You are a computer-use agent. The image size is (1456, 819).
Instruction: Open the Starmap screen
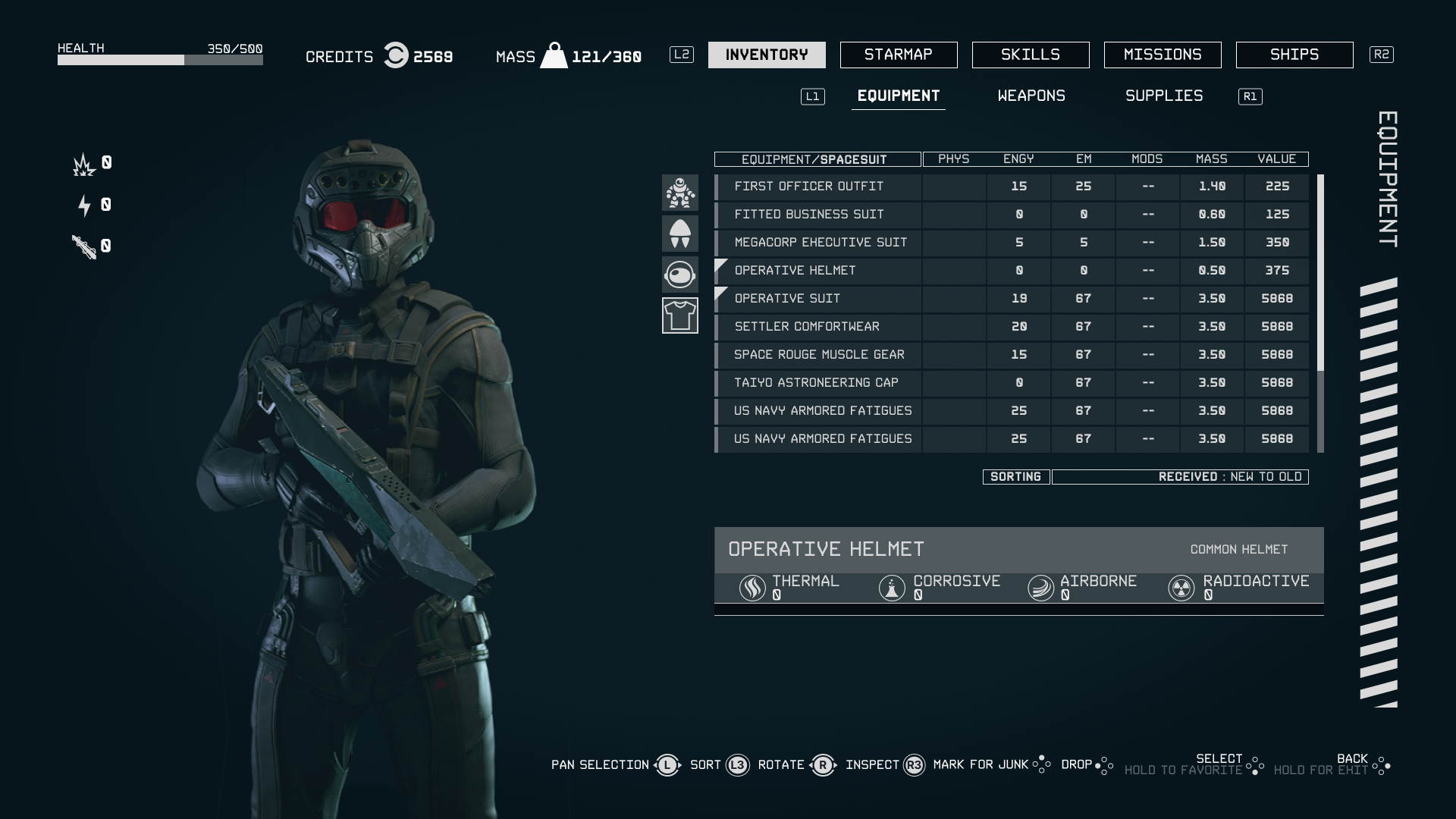click(899, 55)
